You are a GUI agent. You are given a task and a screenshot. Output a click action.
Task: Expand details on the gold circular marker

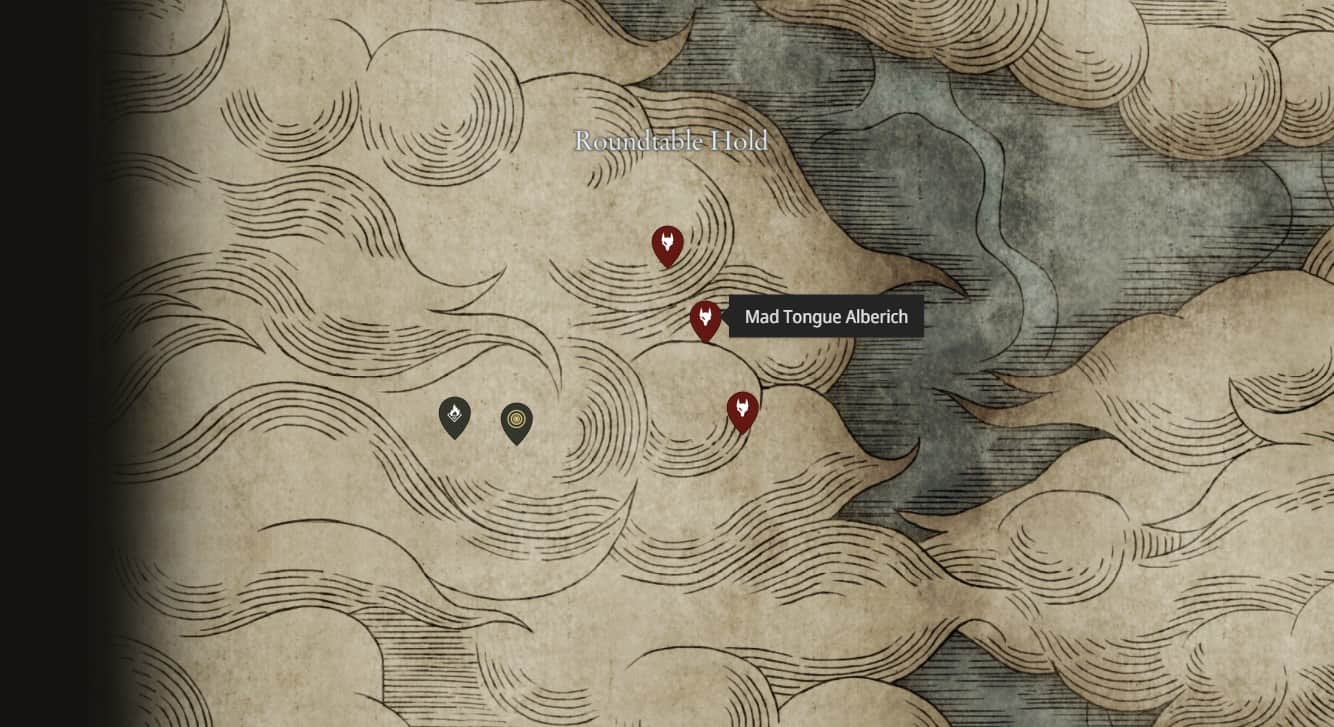point(516,416)
